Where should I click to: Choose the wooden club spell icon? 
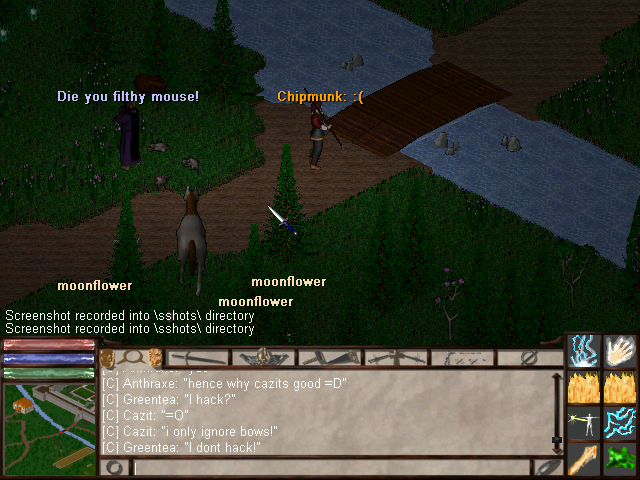pyautogui.click(x=584, y=458)
